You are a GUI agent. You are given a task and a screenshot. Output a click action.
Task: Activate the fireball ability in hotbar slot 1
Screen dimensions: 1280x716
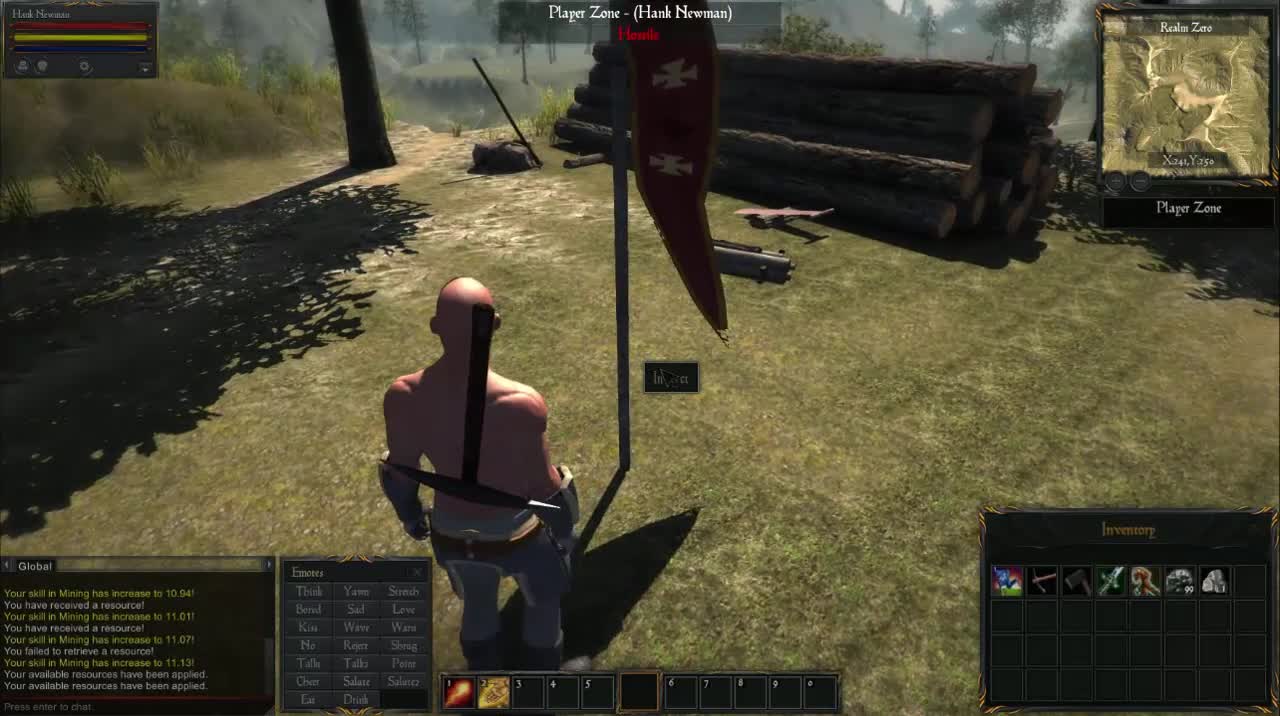tap(459, 692)
